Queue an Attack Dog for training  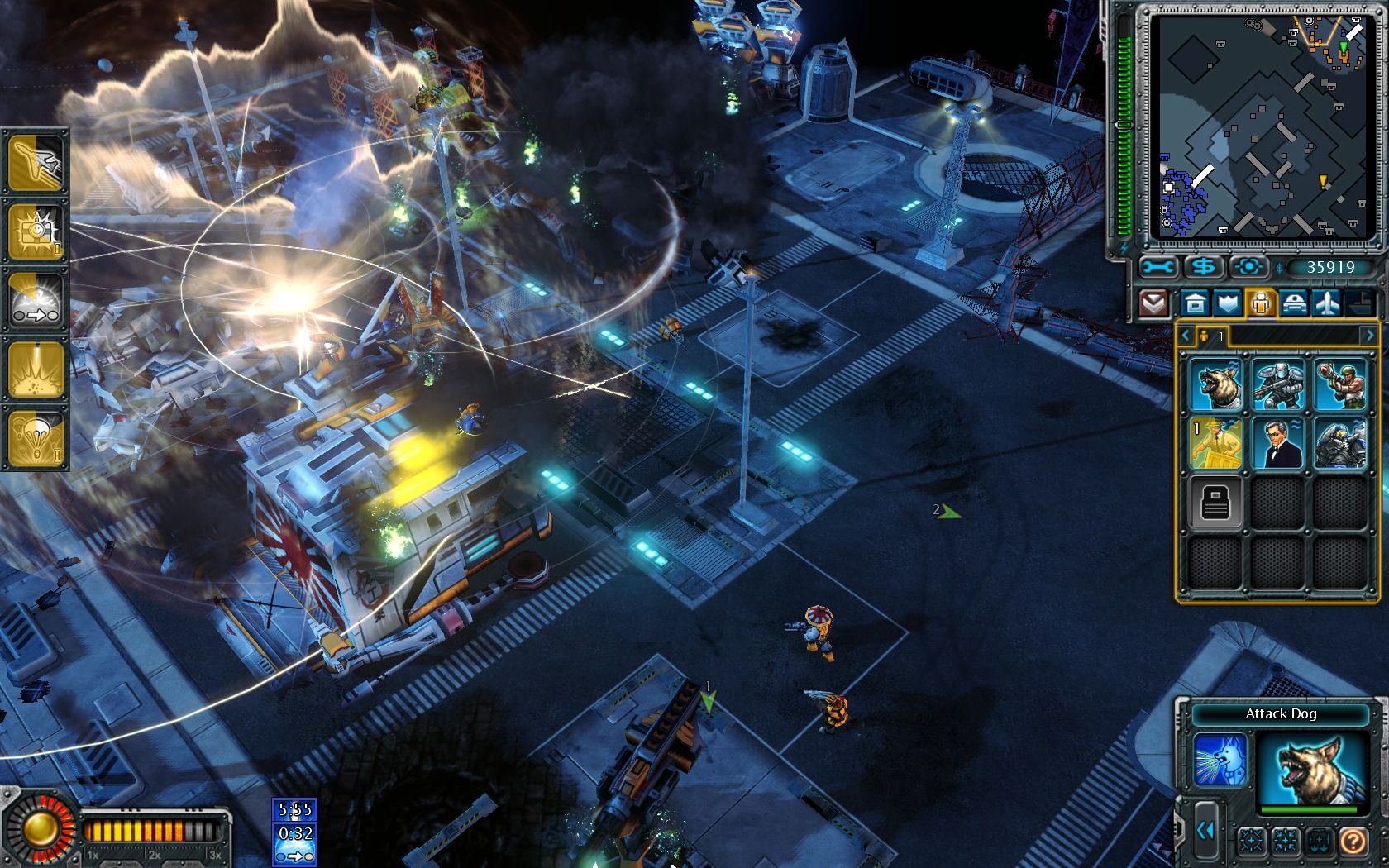click(x=1216, y=384)
